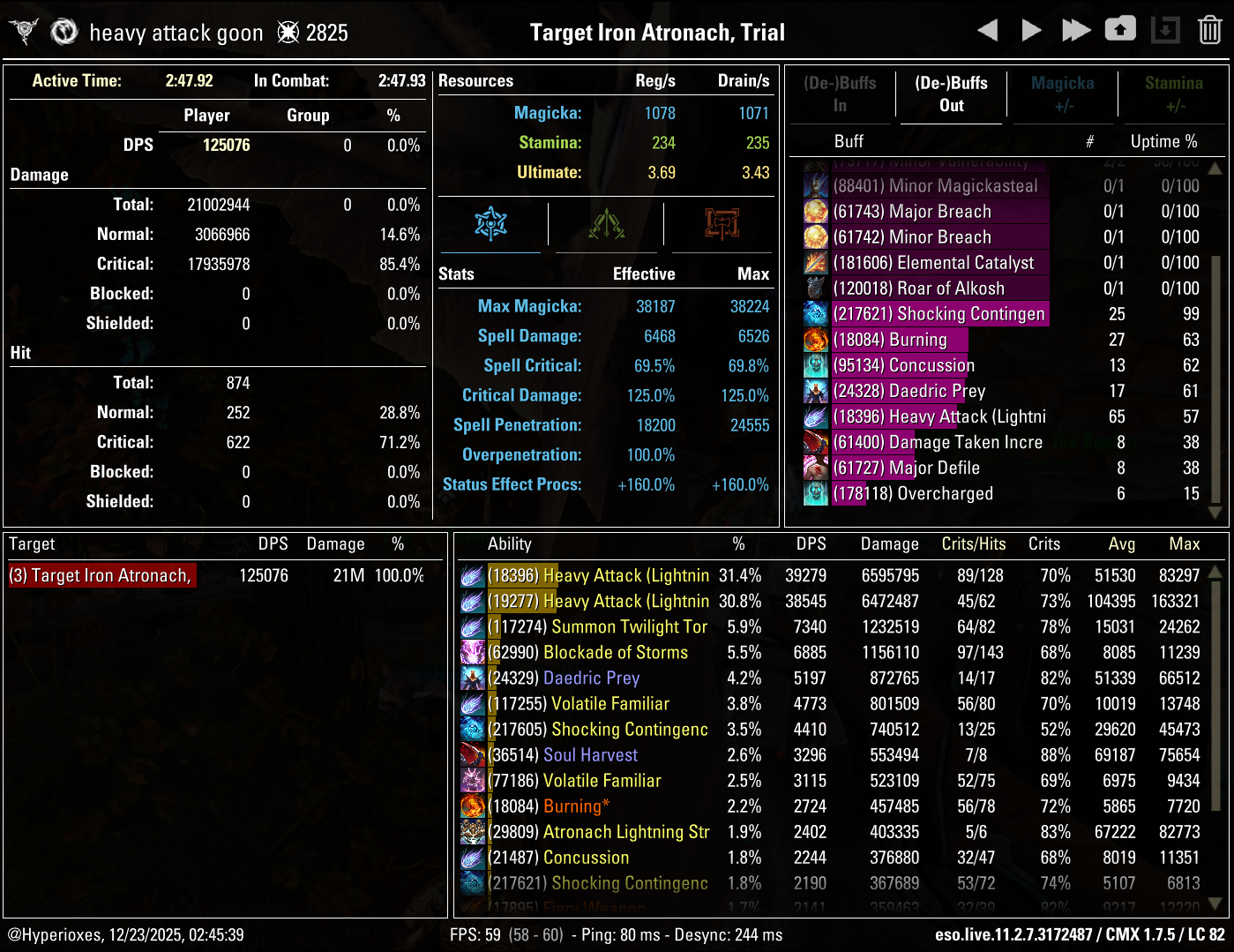Select the blue magicka stats panel icon
The width and height of the screenshot is (1234, 952).
[x=491, y=225]
